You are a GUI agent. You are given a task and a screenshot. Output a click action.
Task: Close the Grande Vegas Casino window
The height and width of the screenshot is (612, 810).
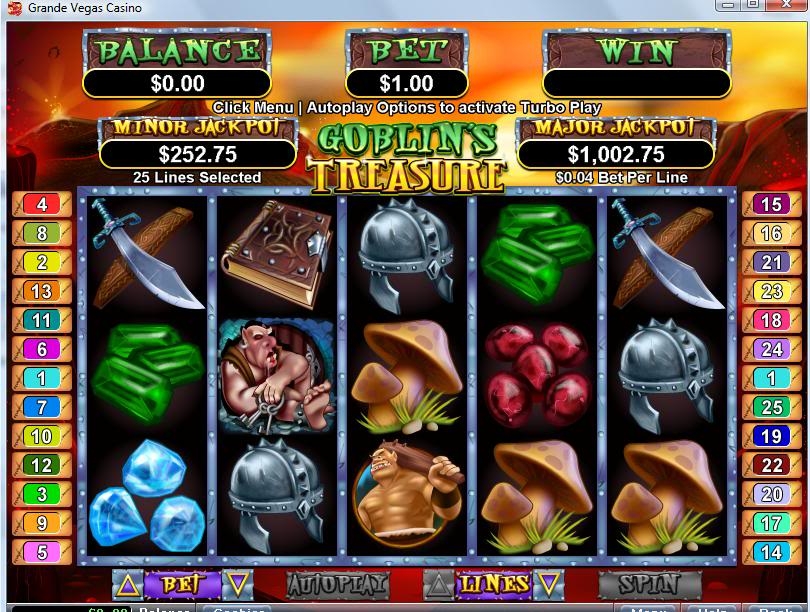coord(788,5)
